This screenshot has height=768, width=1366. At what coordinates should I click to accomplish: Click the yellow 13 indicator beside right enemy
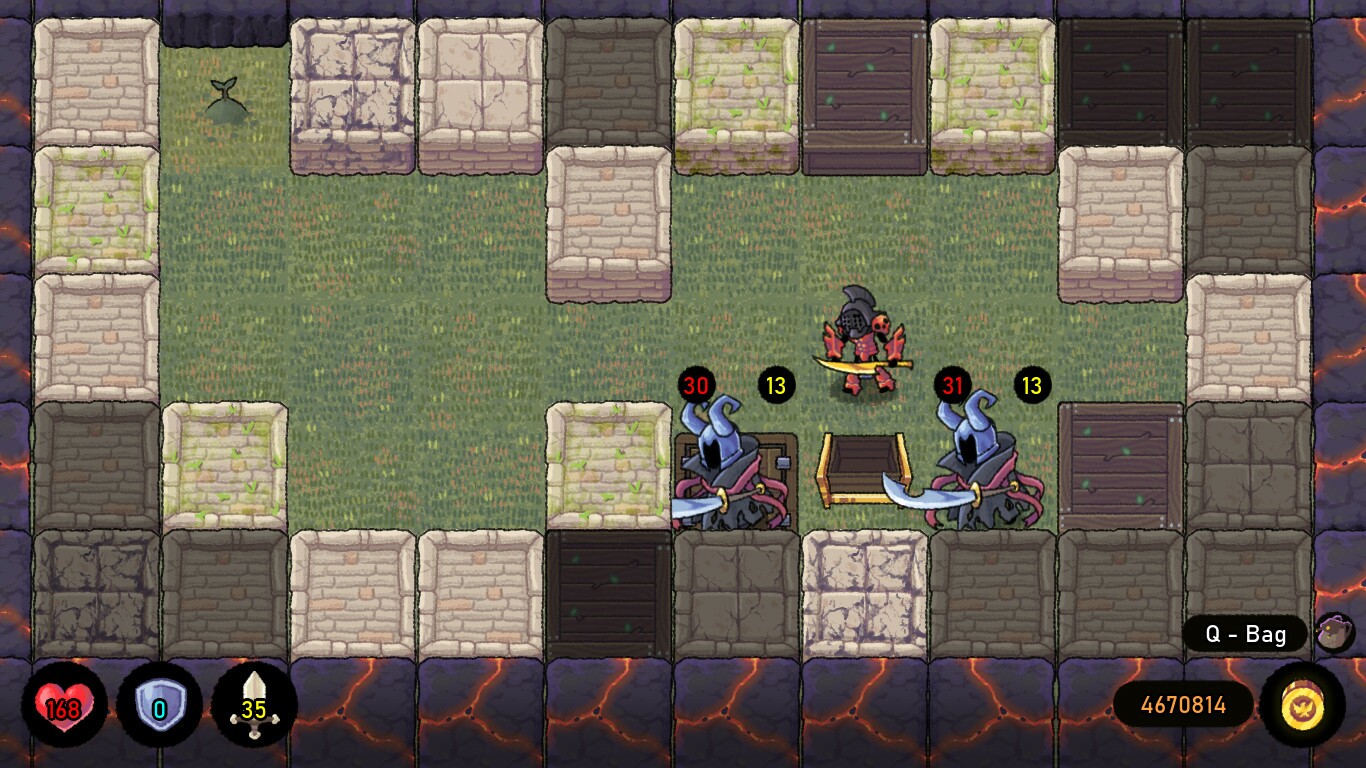[1033, 383]
